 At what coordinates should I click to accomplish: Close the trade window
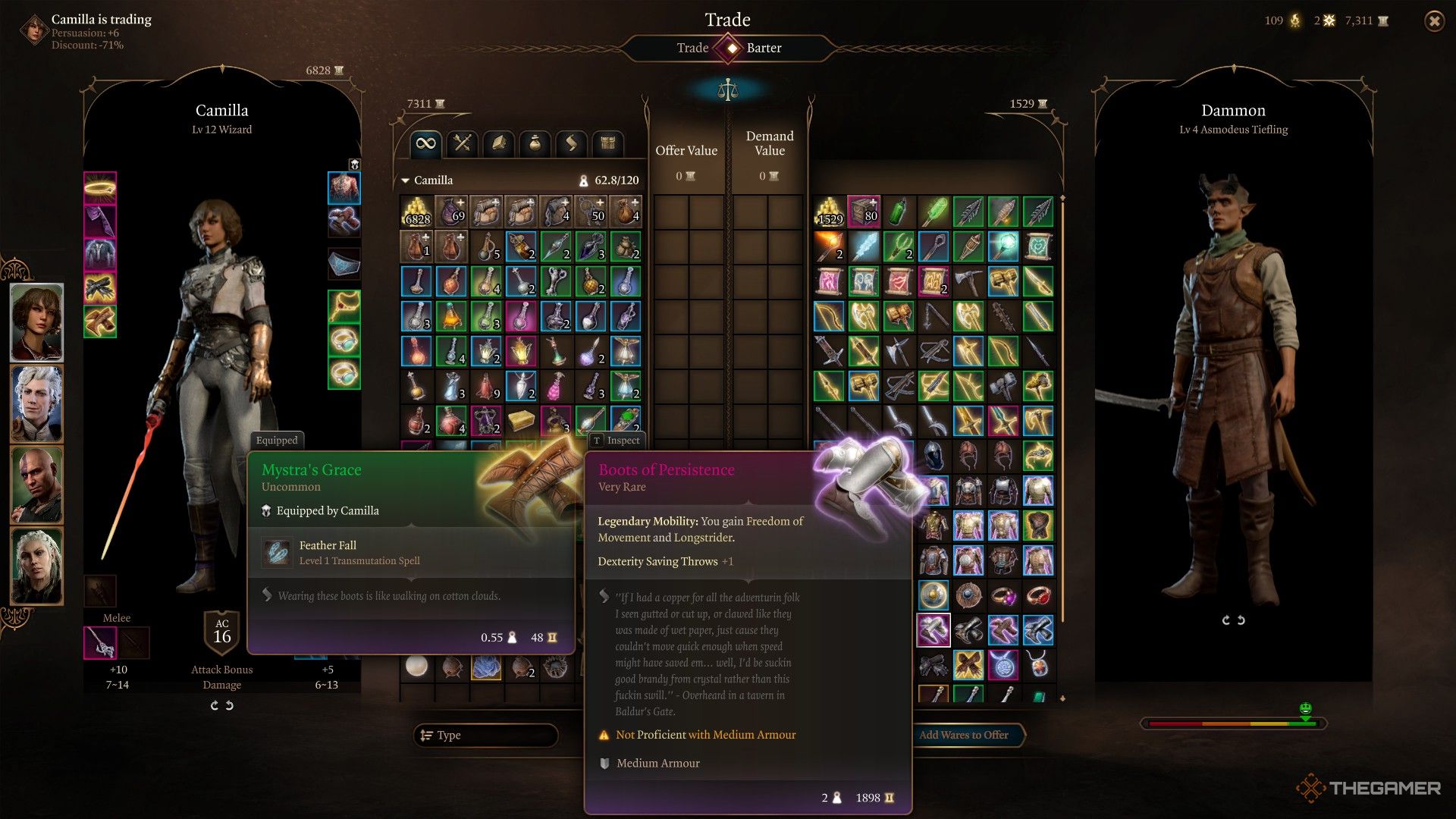pos(1434,21)
